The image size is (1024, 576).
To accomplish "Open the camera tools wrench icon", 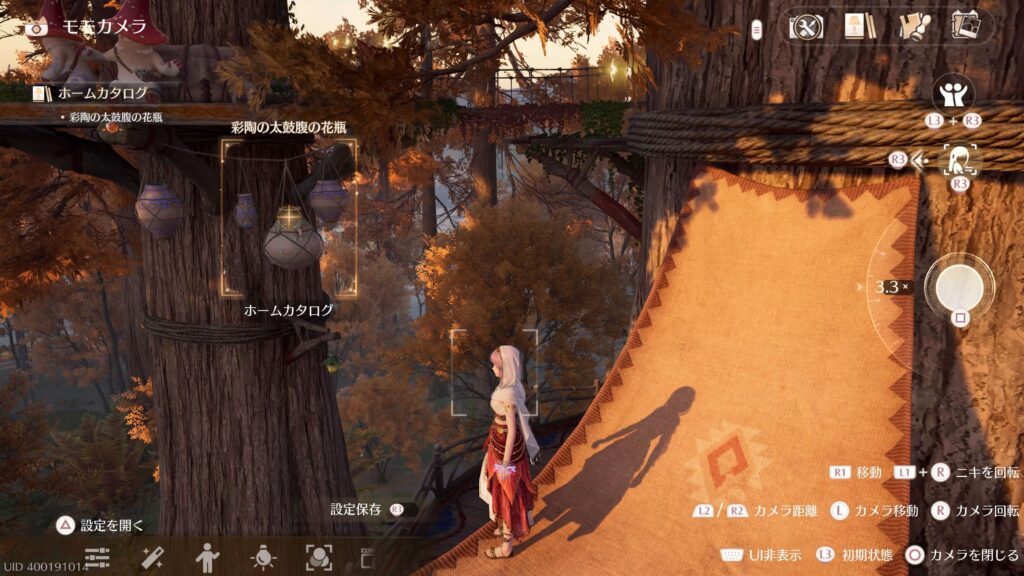I will point(805,26).
